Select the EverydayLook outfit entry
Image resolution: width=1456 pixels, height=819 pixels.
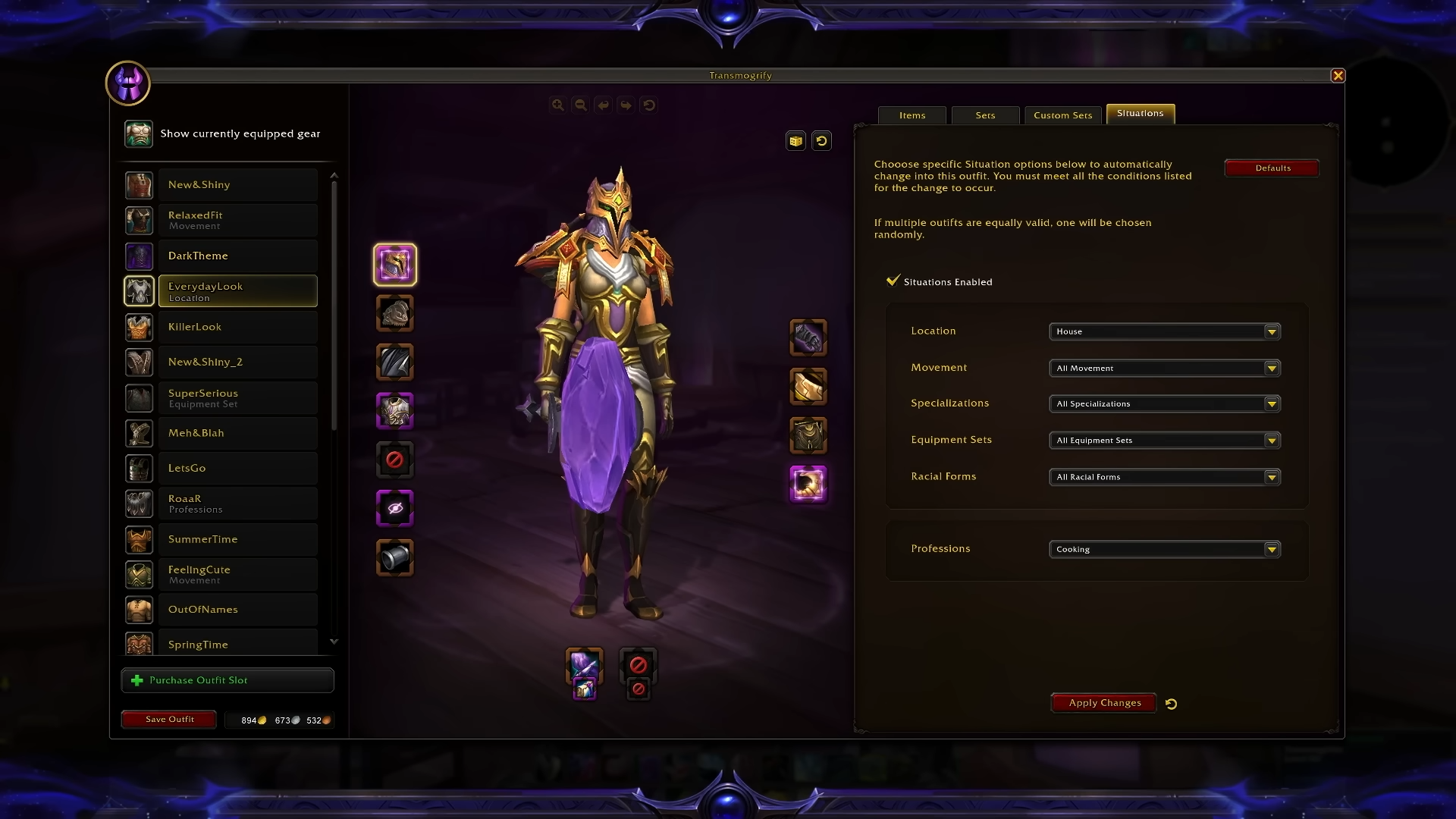click(237, 291)
